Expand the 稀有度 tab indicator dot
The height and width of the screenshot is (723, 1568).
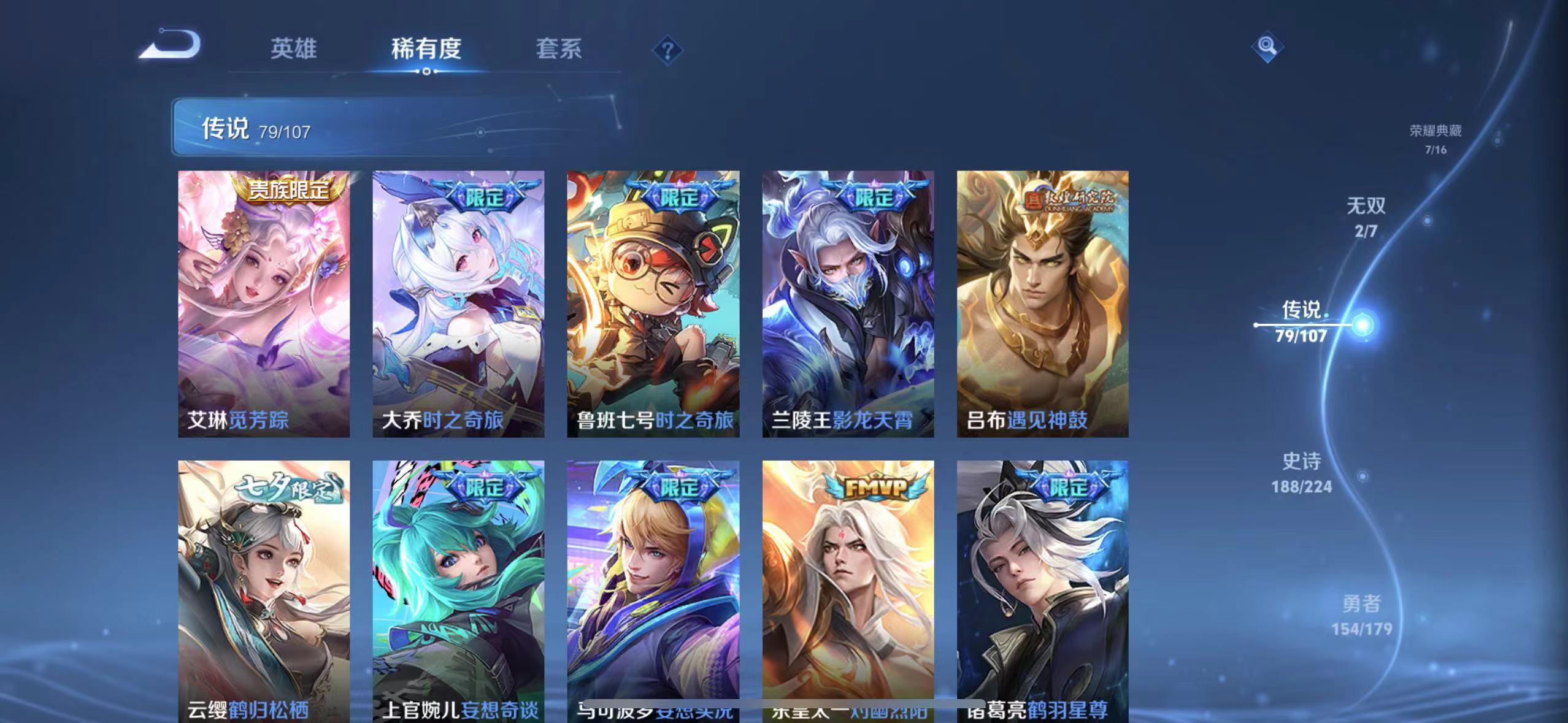coord(428,71)
